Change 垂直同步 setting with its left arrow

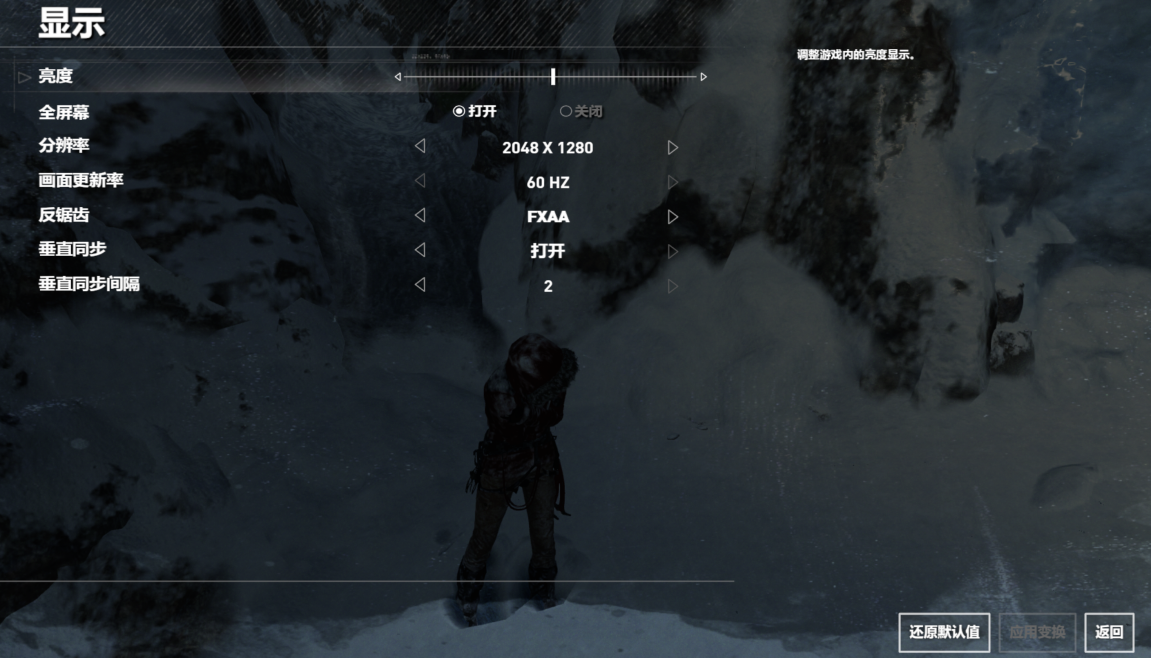420,250
